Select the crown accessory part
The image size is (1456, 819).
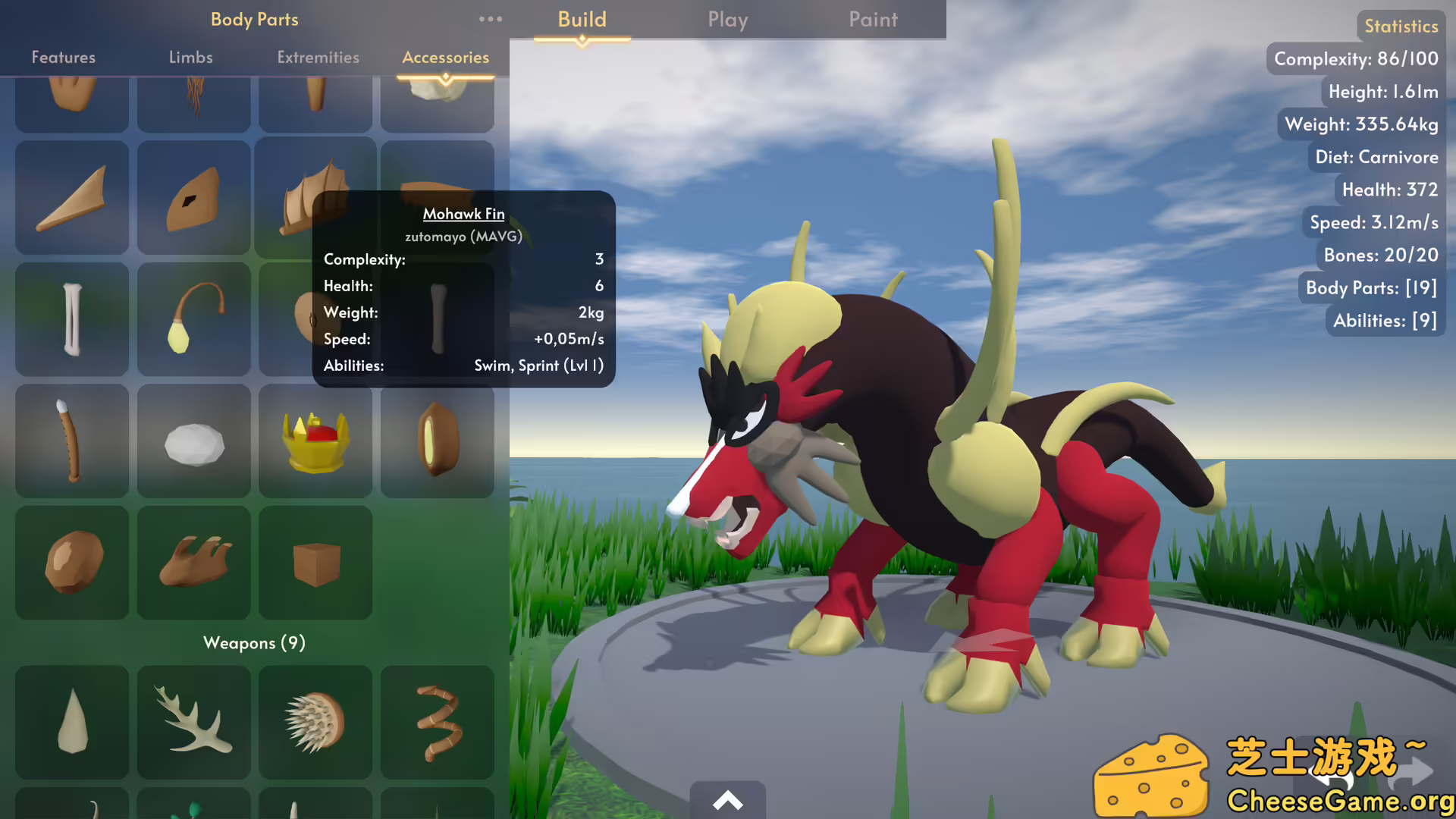click(x=315, y=441)
